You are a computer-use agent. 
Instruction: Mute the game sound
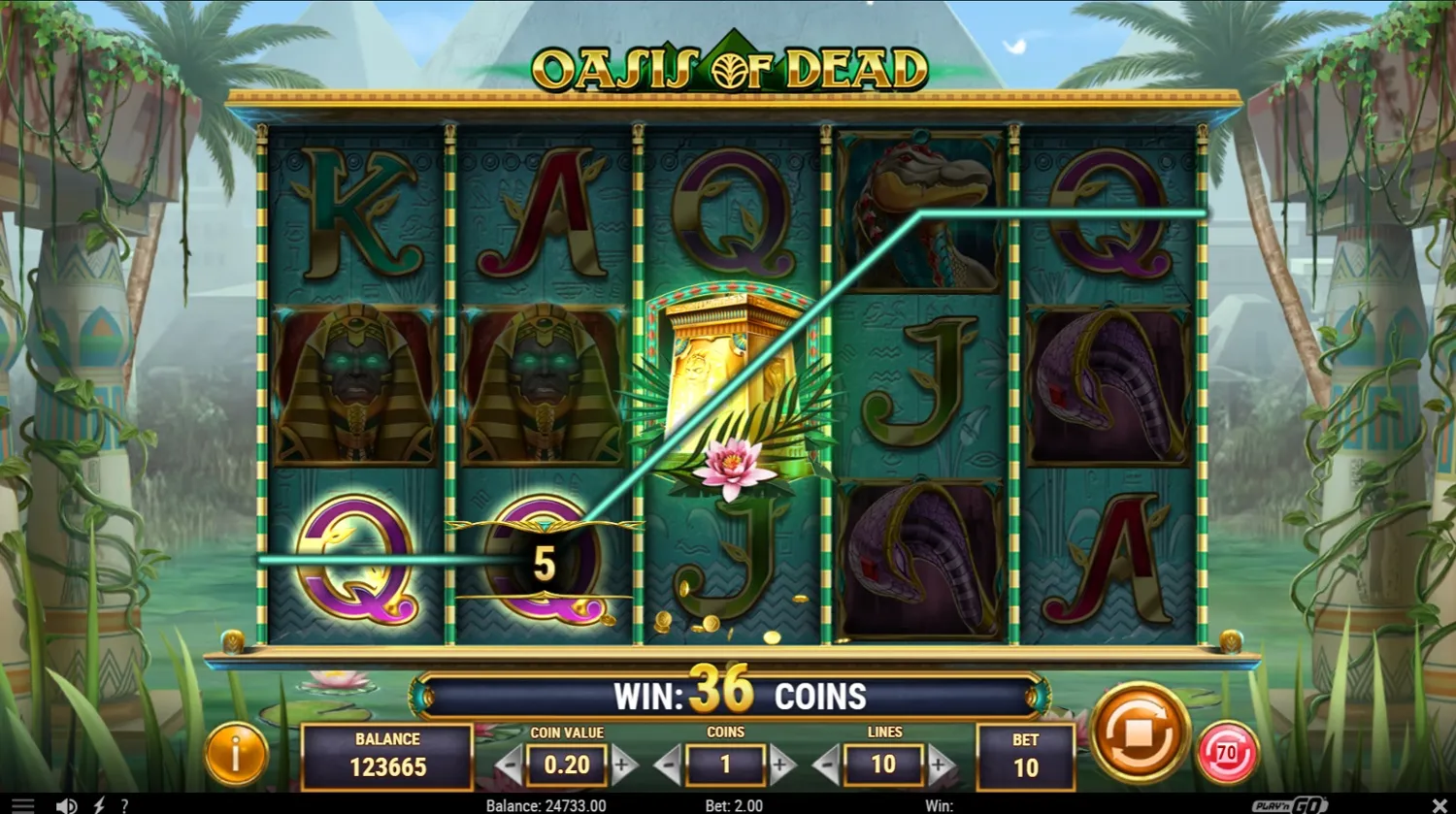pos(64,805)
